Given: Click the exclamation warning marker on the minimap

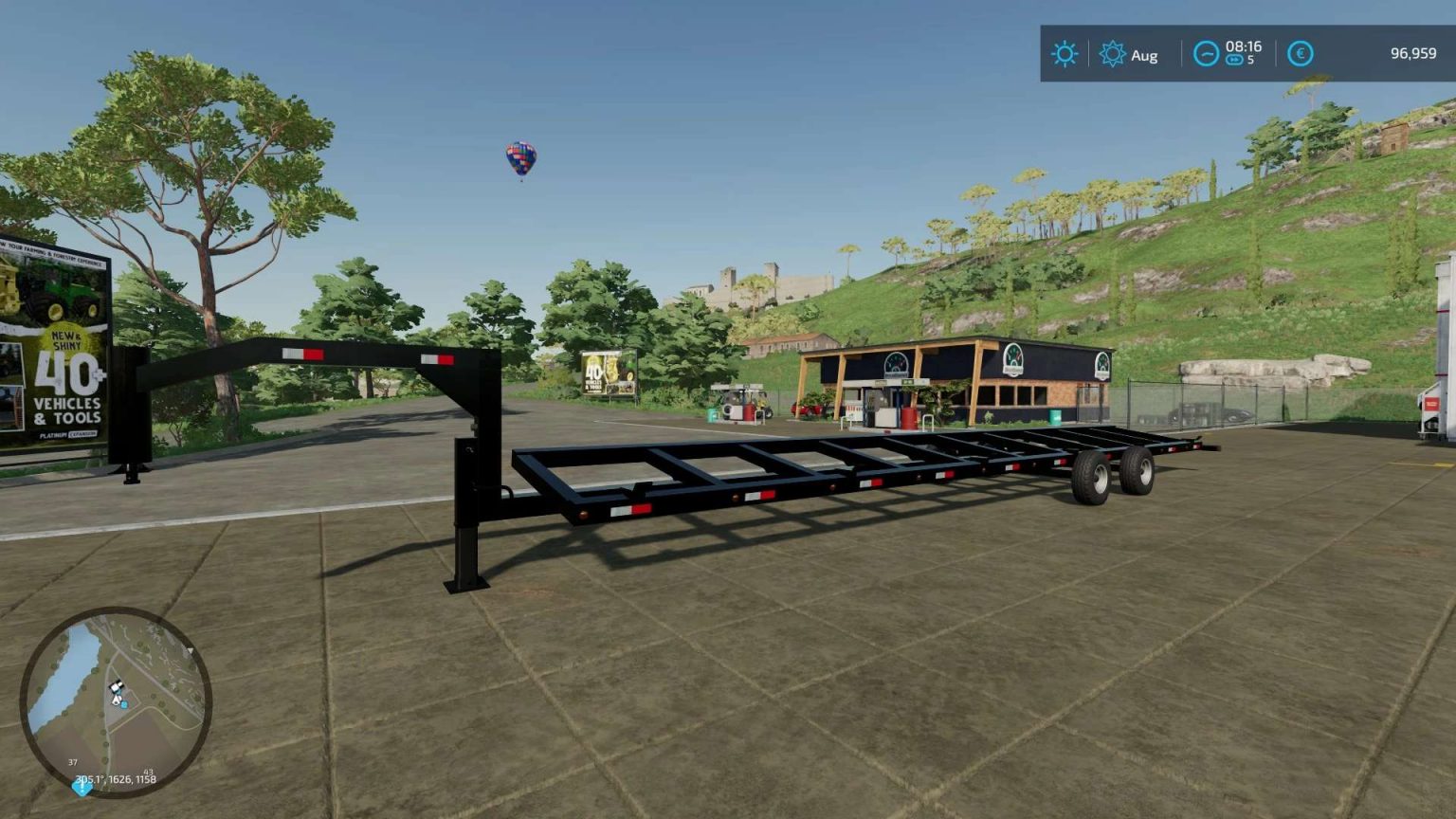Looking at the screenshot, I should tap(82, 789).
